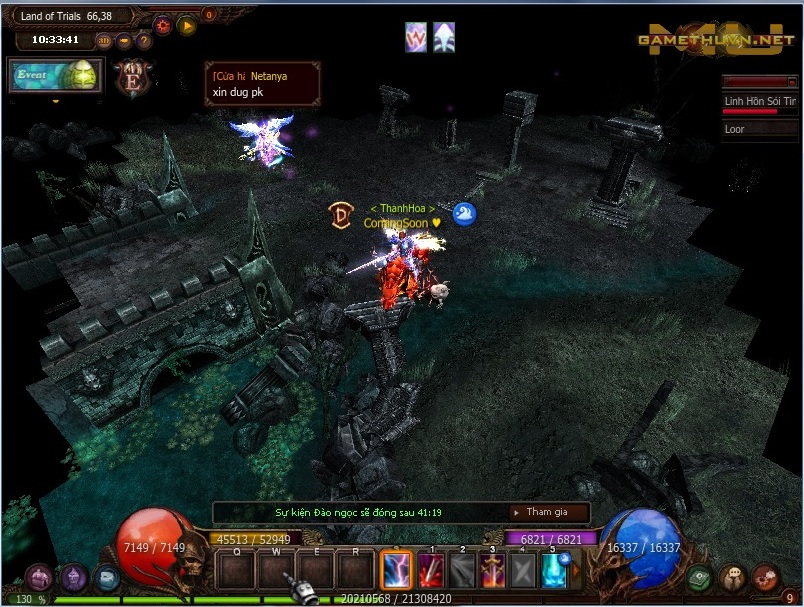Select the greyed-out skill in slot 2
Image resolution: width=804 pixels, height=607 pixels.
pyautogui.click(x=462, y=571)
